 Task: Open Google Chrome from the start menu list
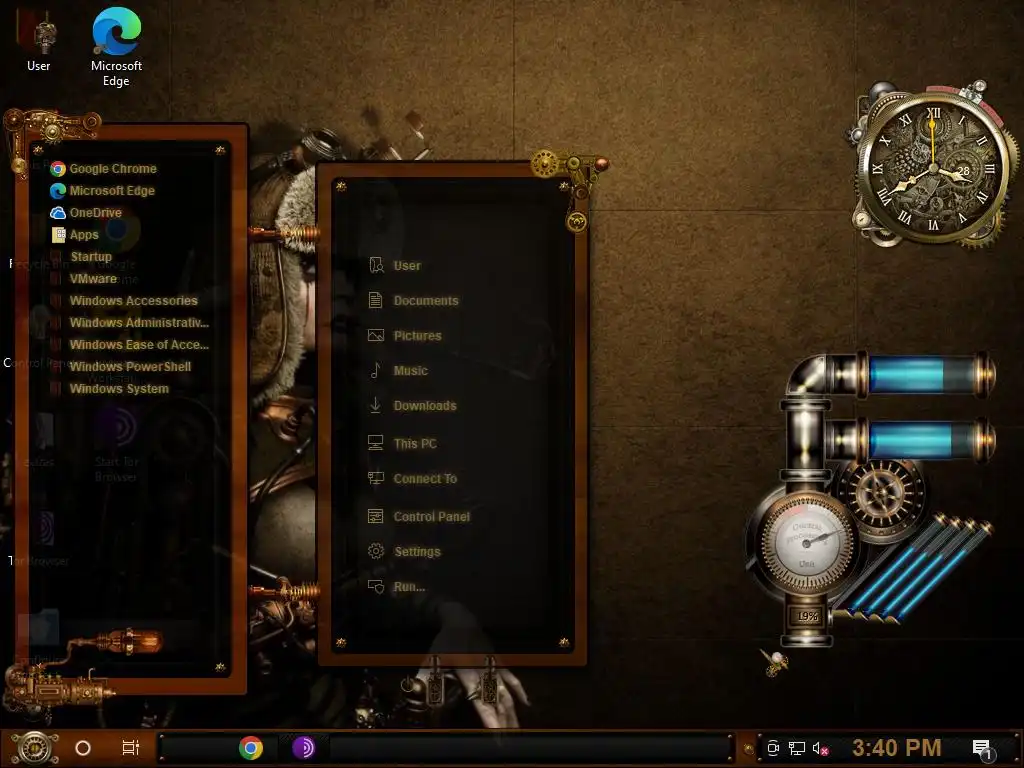(112, 169)
